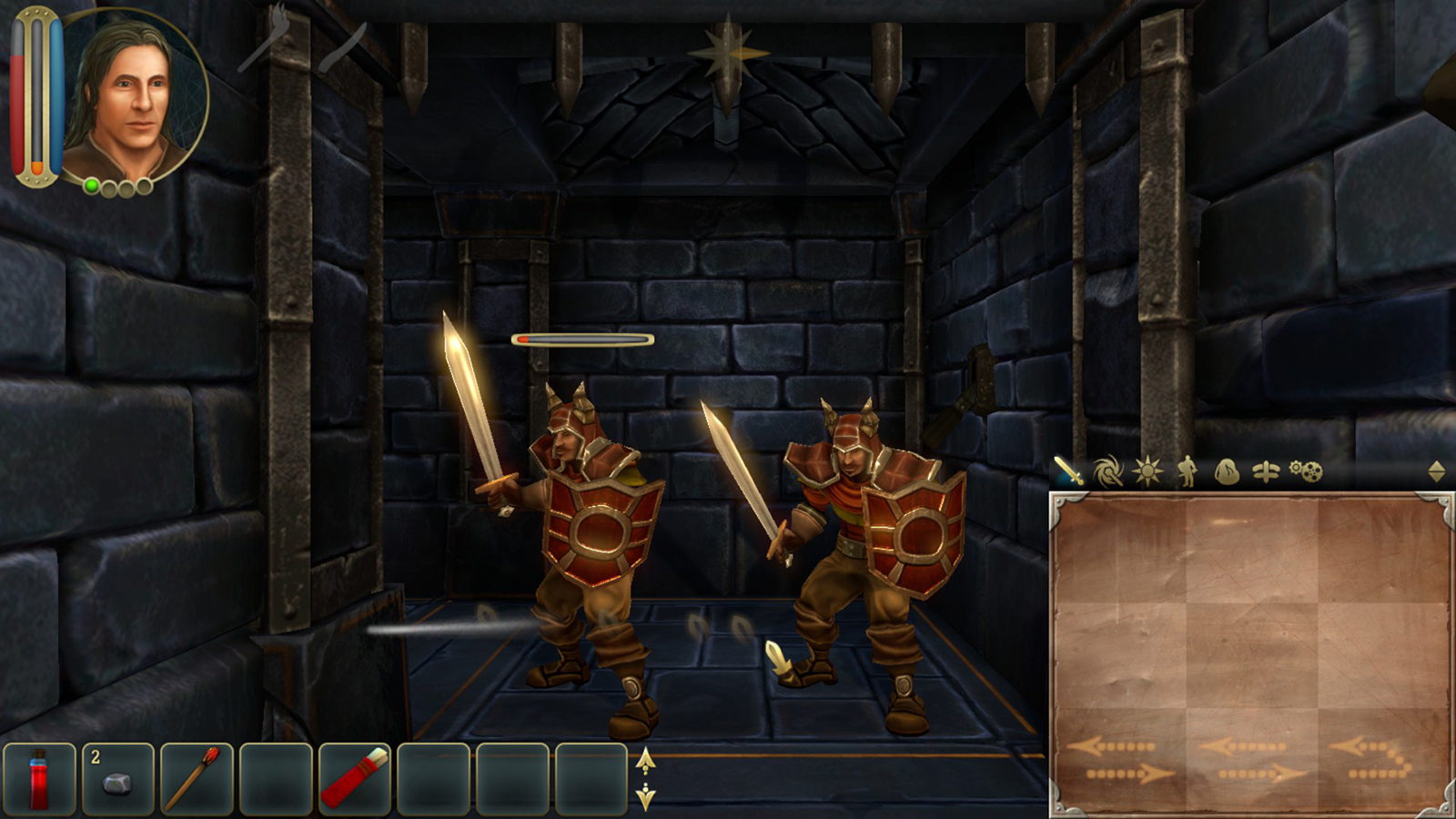Toggle the panel collapse diamond arrow

point(1436,471)
